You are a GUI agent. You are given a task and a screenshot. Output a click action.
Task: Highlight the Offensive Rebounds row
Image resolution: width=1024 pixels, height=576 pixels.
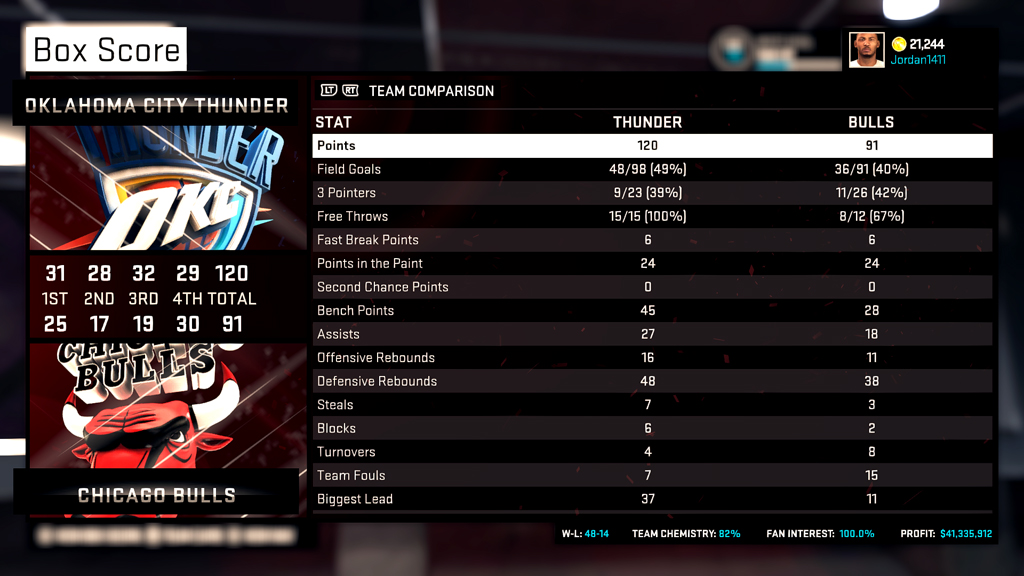652,357
